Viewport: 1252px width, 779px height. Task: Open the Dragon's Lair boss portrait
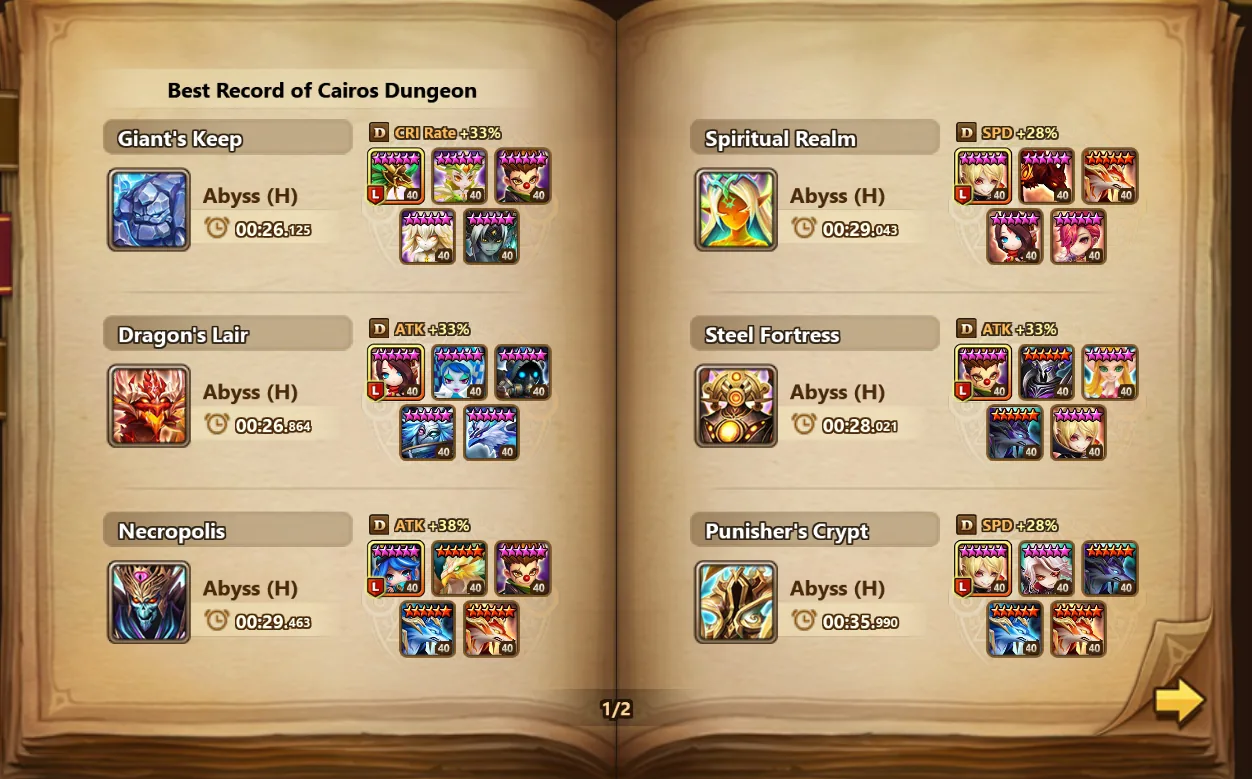tap(149, 405)
